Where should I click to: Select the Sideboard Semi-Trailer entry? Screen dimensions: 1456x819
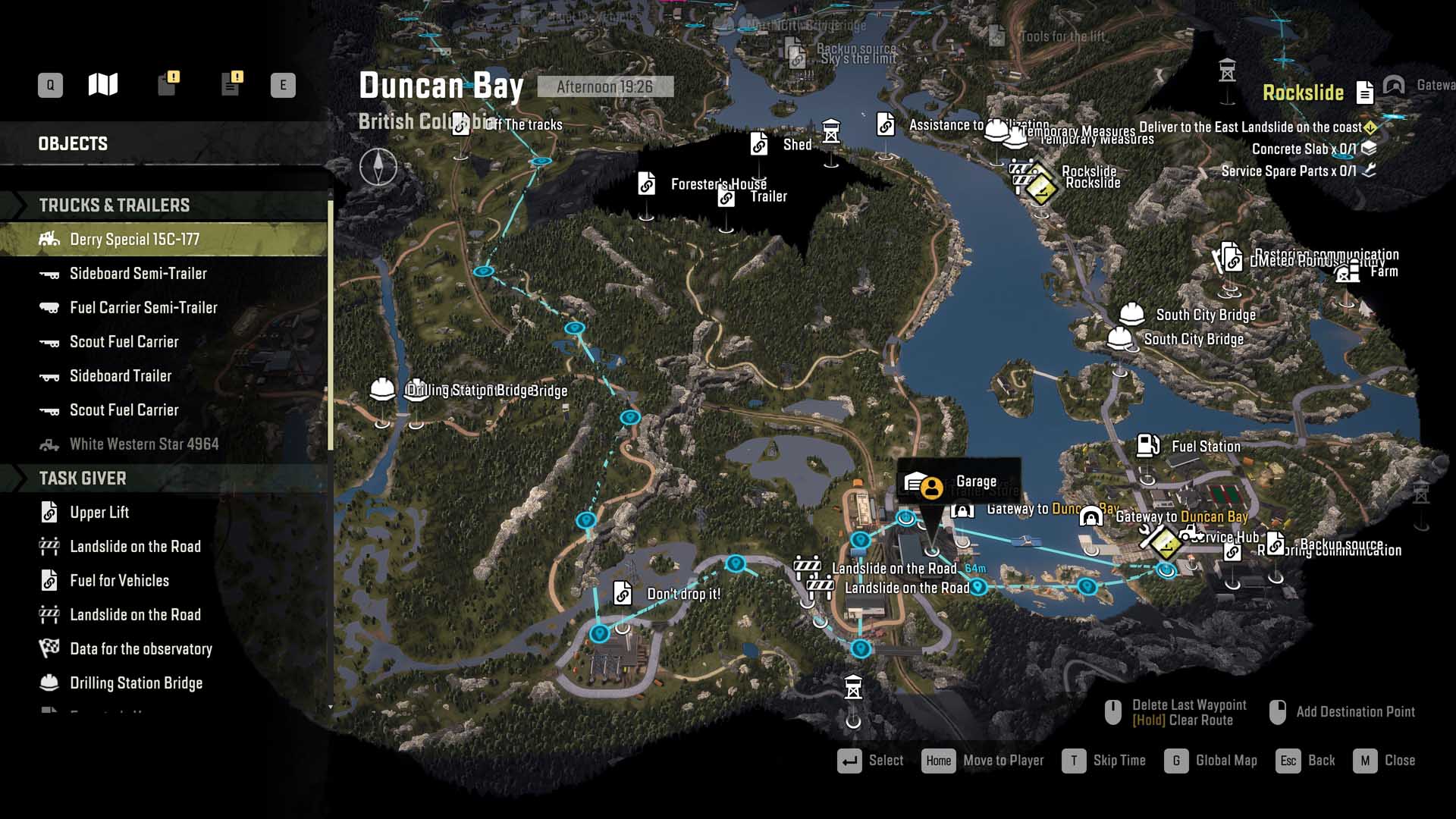(x=138, y=274)
